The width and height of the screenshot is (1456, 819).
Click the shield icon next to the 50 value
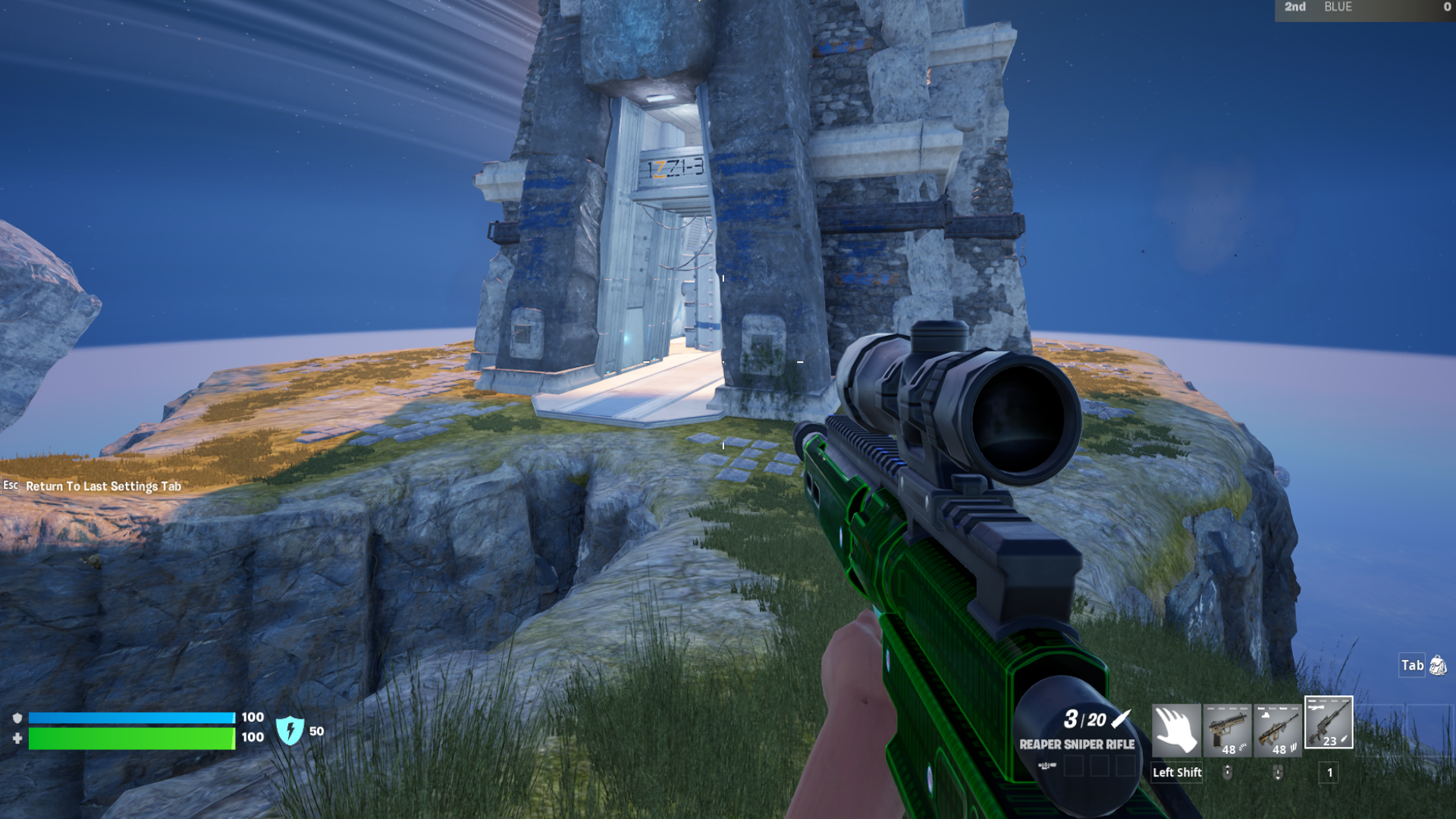tap(292, 730)
